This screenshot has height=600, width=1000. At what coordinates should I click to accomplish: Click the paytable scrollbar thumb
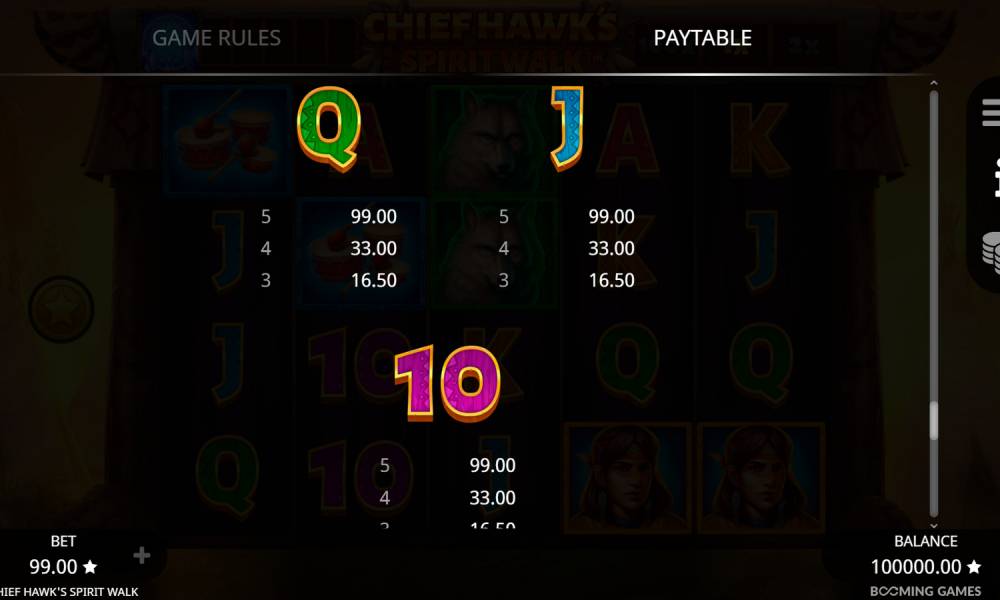coord(934,420)
